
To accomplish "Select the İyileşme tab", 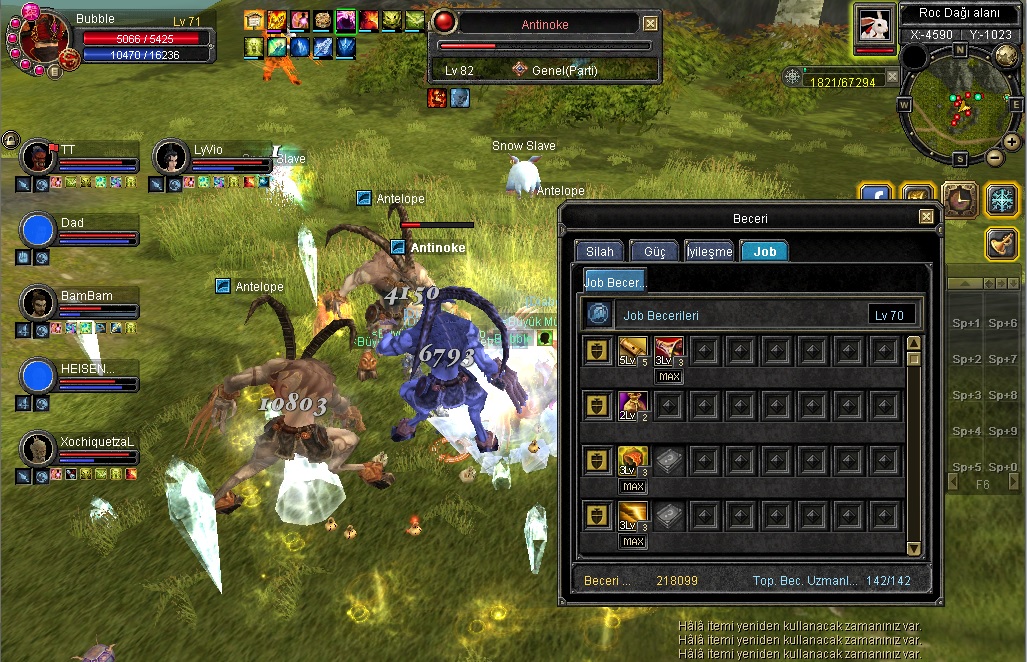I will tap(709, 251).
